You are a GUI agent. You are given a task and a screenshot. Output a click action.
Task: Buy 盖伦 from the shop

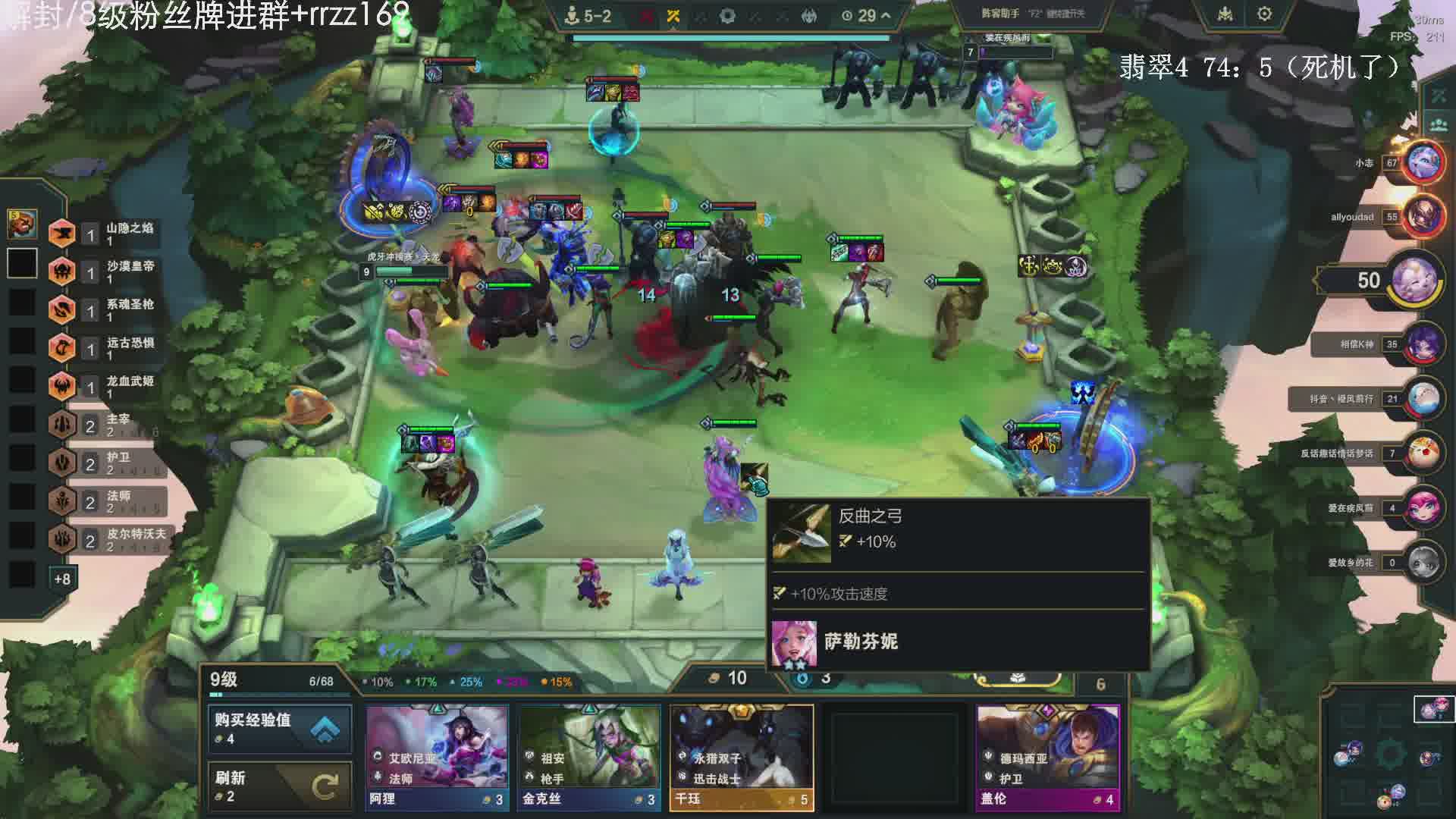1047,758
